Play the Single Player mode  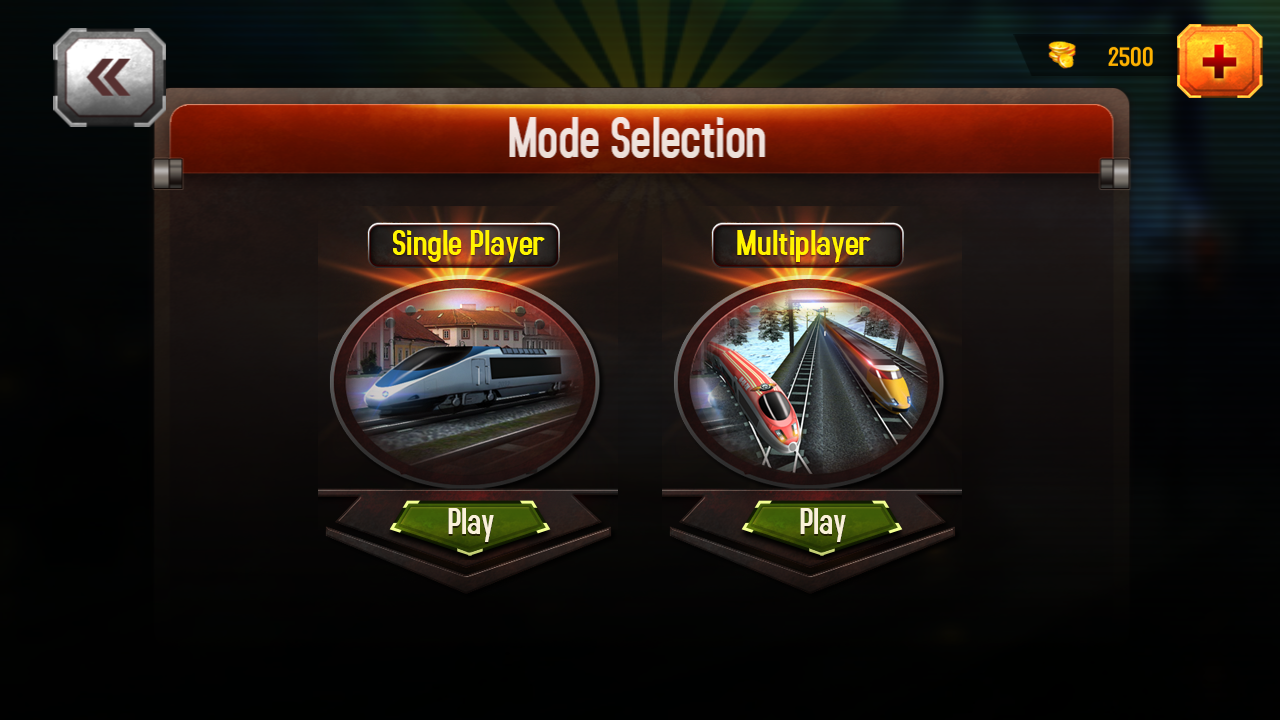pos(470,523)
